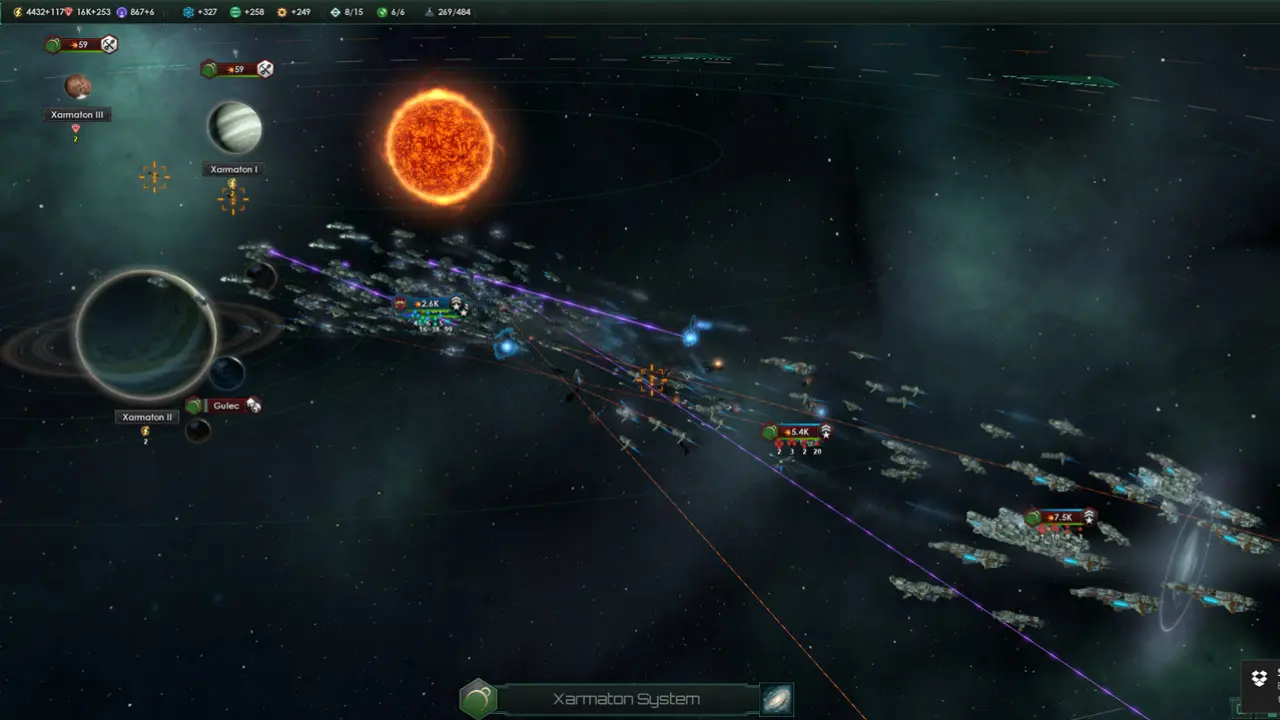
Task: Toggle the stance chevron on the 2.6K fleet badge
Action: (458, 302)
